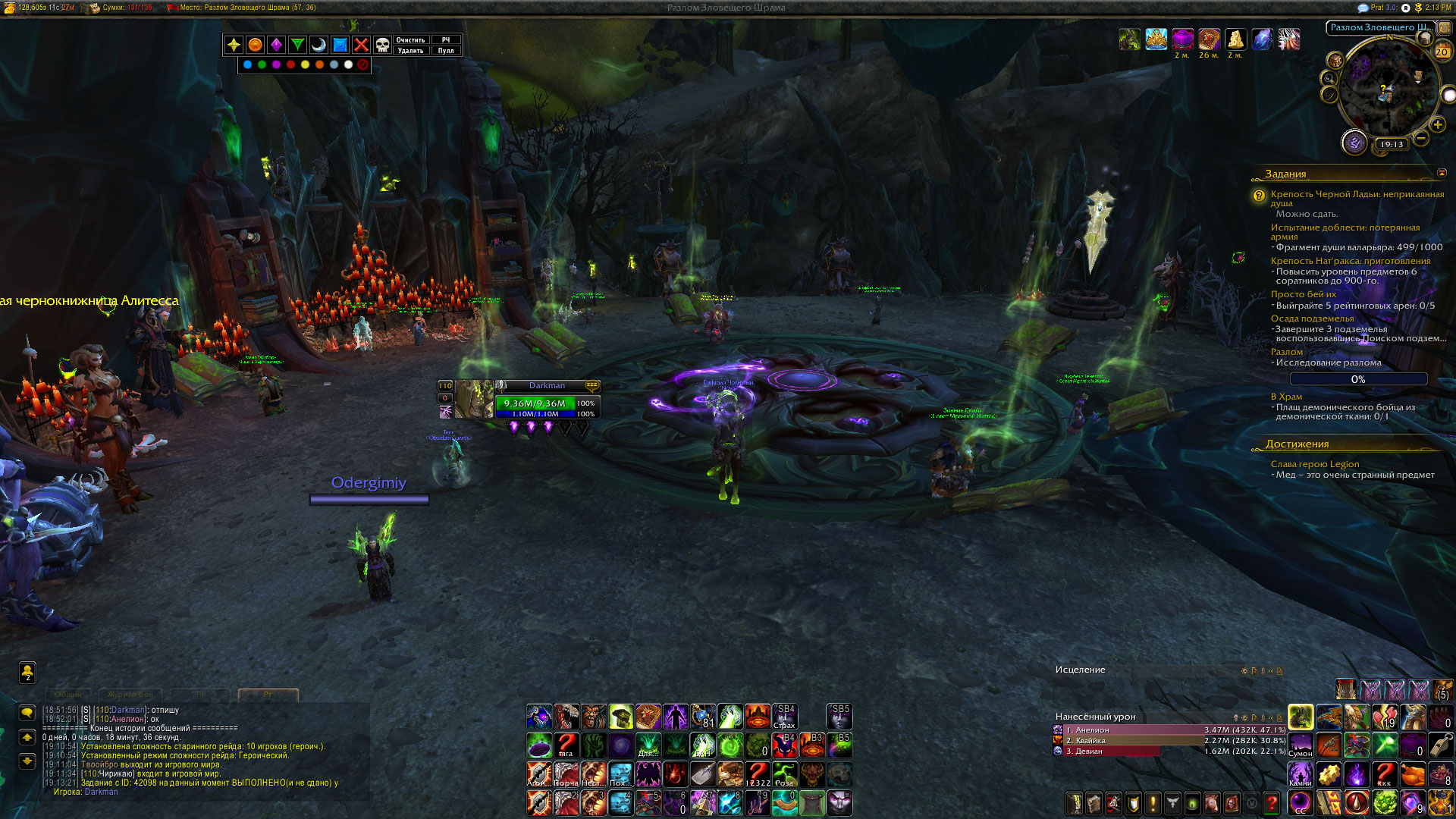This screenshot has width=1456, height=819.
Task: Choose the yellow star raid marker
Action: point(234,45)
